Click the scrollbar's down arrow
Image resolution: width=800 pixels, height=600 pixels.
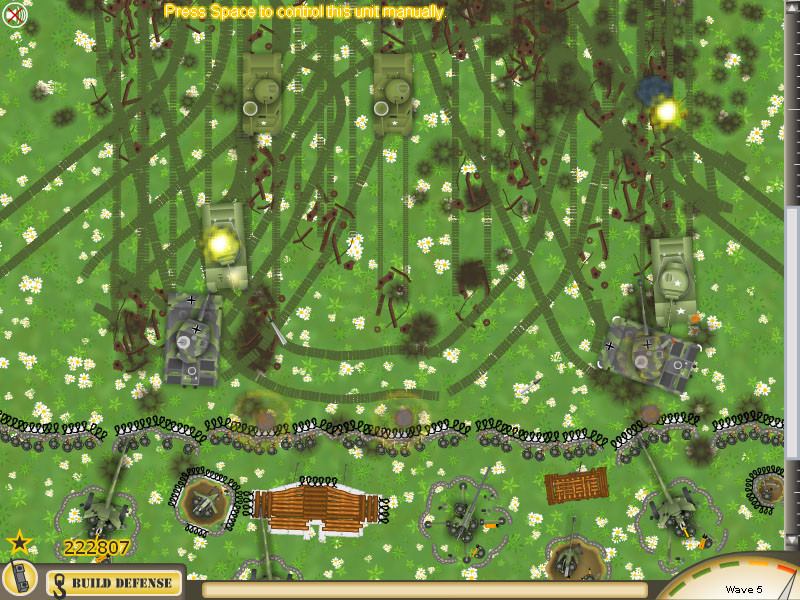pyautogui.click(x=791, y=540)
